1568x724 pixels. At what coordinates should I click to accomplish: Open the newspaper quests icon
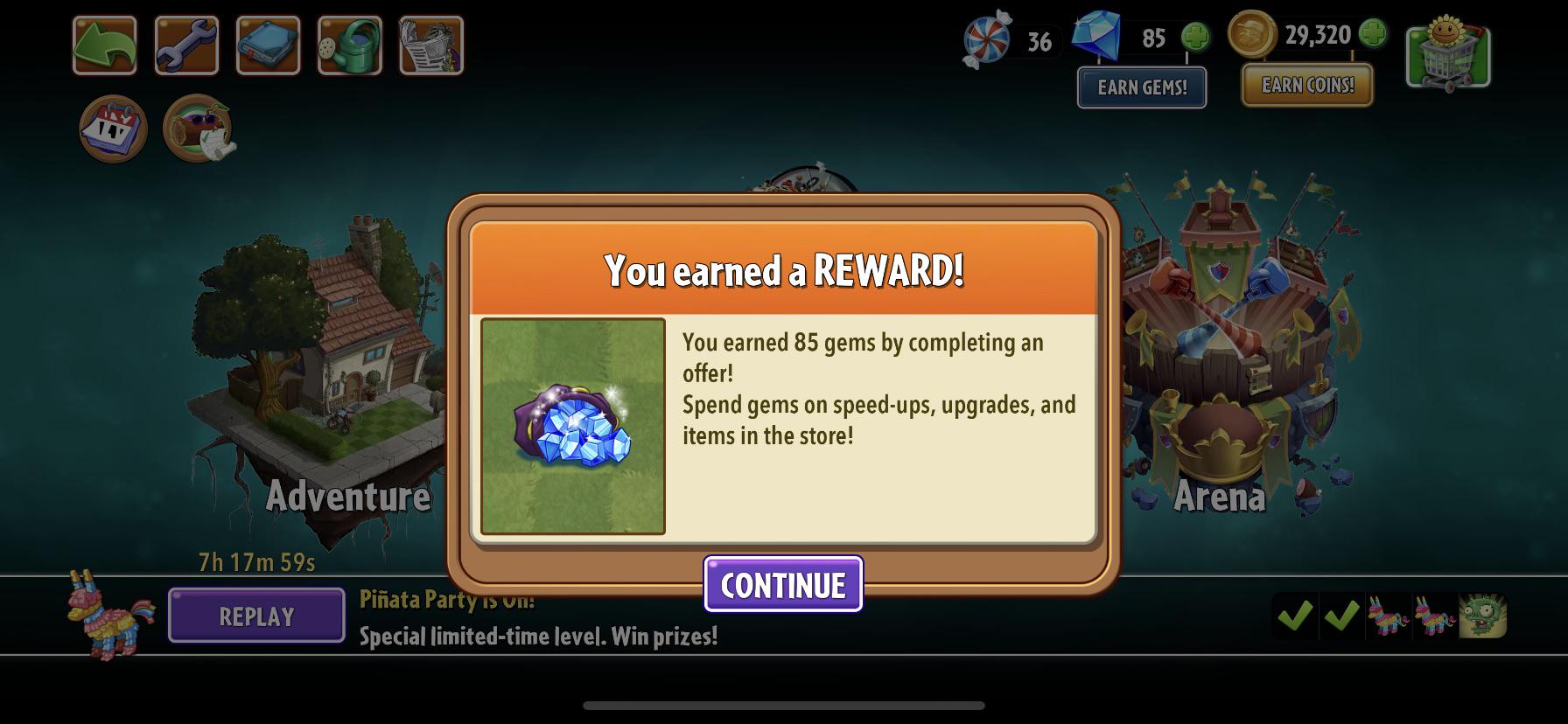[x=431, y=45]
